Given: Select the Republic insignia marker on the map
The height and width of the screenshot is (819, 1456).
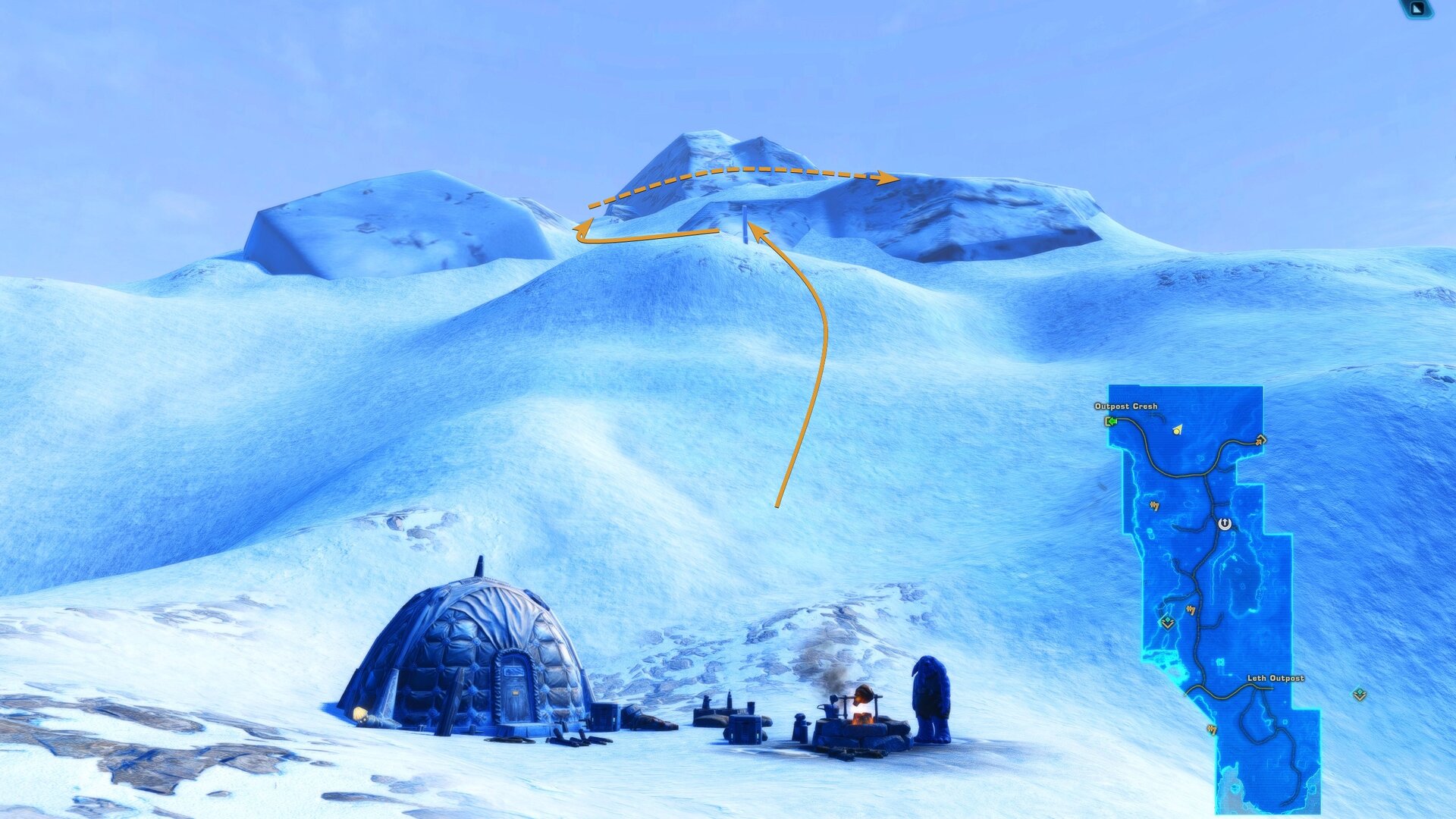Looking at the screenshot, I should 1225,523.
